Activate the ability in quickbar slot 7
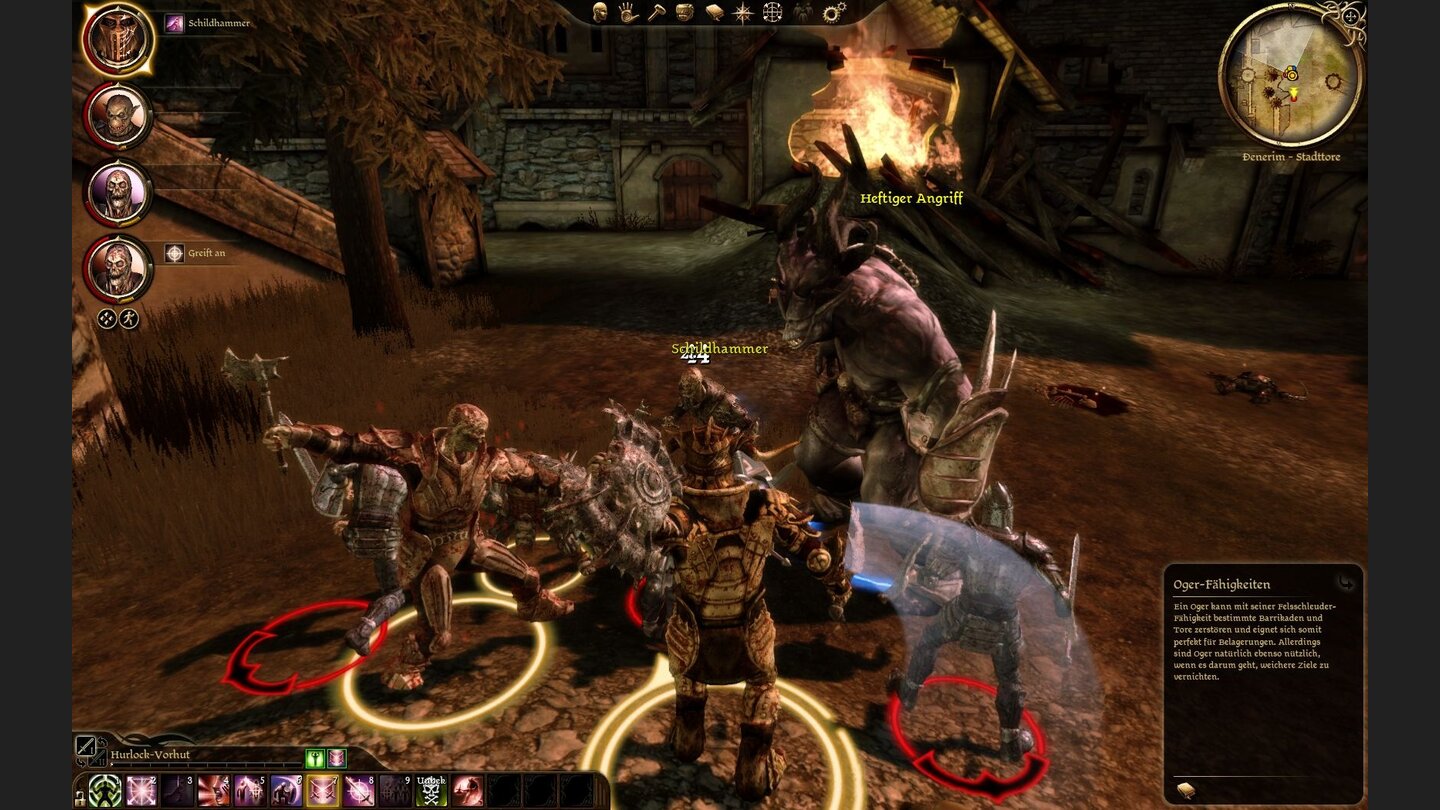The image size is (1440, 810). pyautogui.click(x=322, y=791)
